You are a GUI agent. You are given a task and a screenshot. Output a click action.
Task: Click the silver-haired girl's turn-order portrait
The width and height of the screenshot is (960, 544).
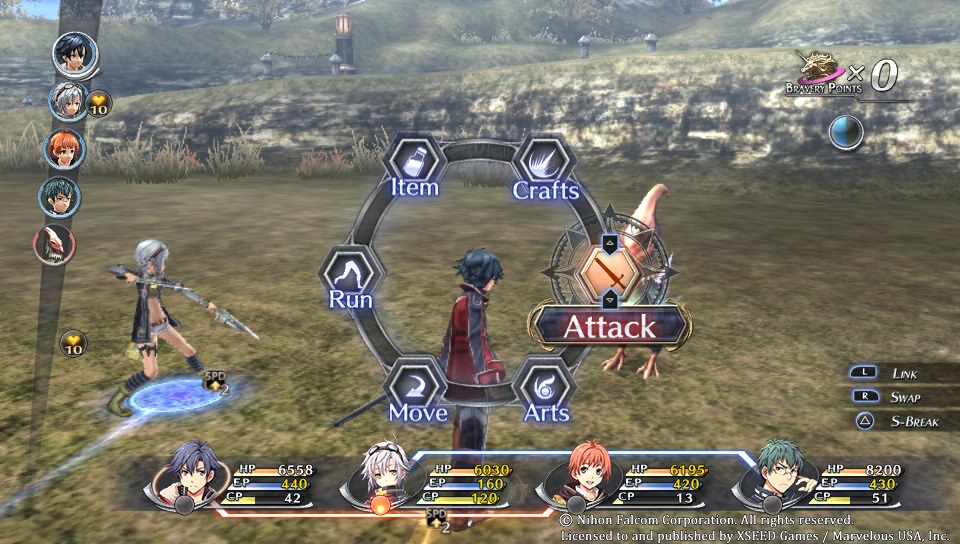(x=68, y=101)
